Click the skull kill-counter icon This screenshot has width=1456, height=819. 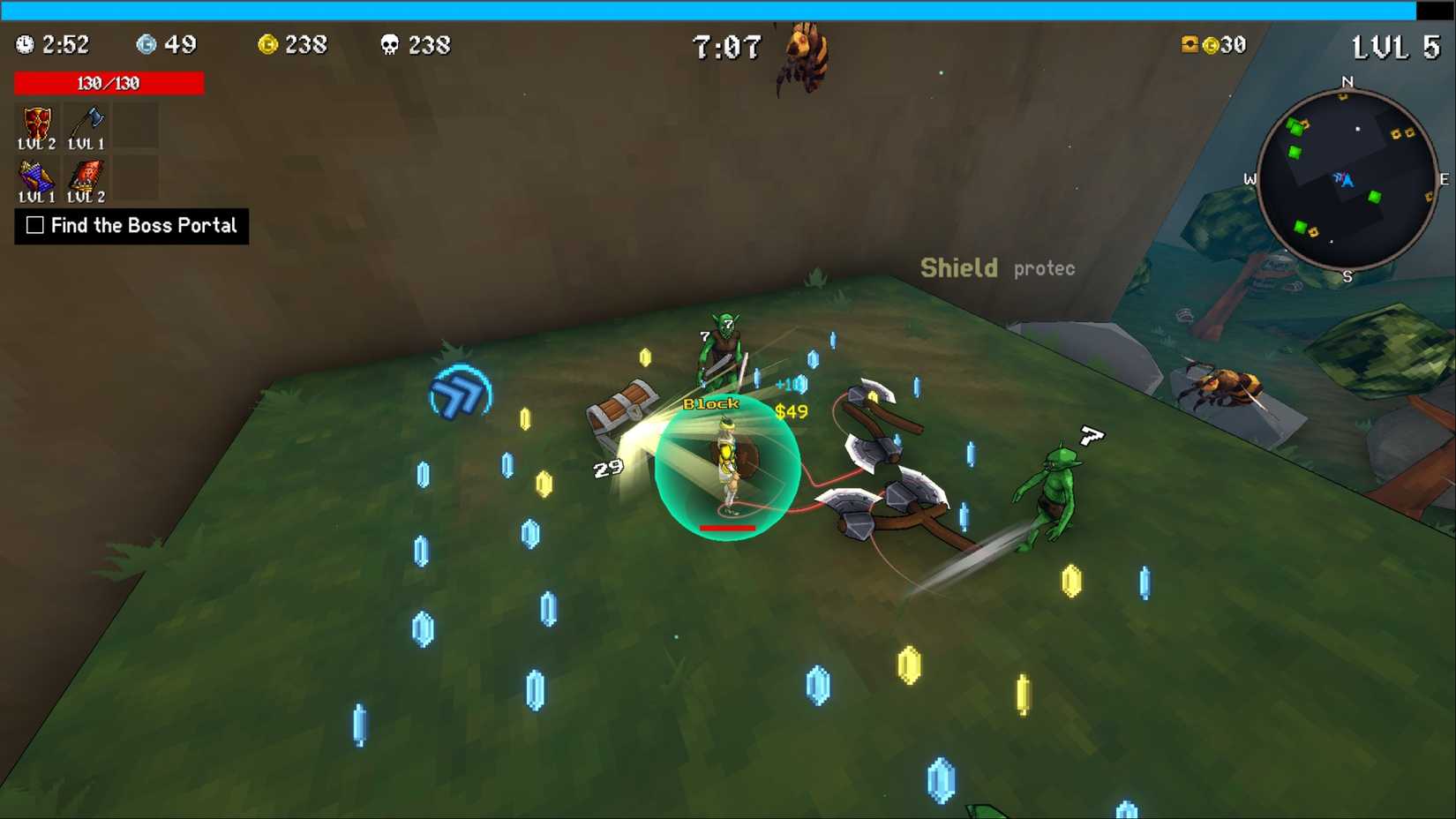(x=391, y=45)
